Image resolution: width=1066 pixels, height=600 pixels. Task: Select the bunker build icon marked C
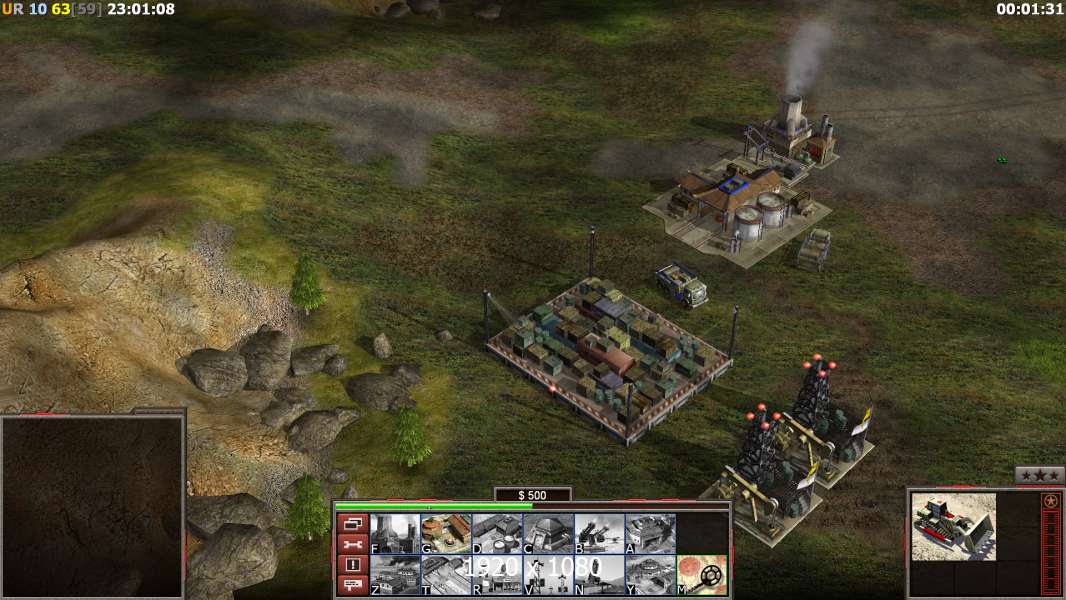[x=548, y=533]
